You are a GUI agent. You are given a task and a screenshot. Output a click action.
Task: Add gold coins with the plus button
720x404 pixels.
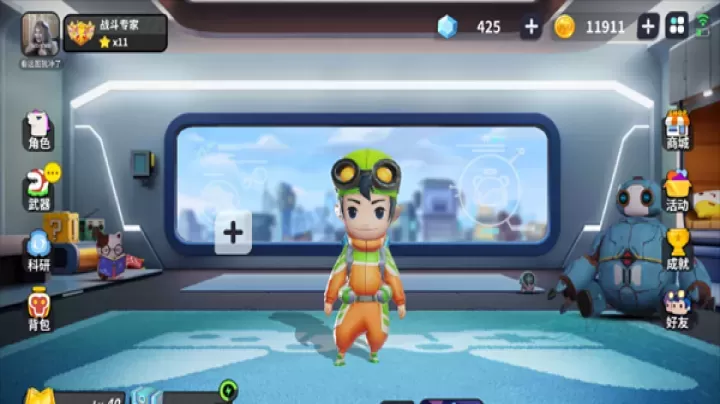[648, 27]
